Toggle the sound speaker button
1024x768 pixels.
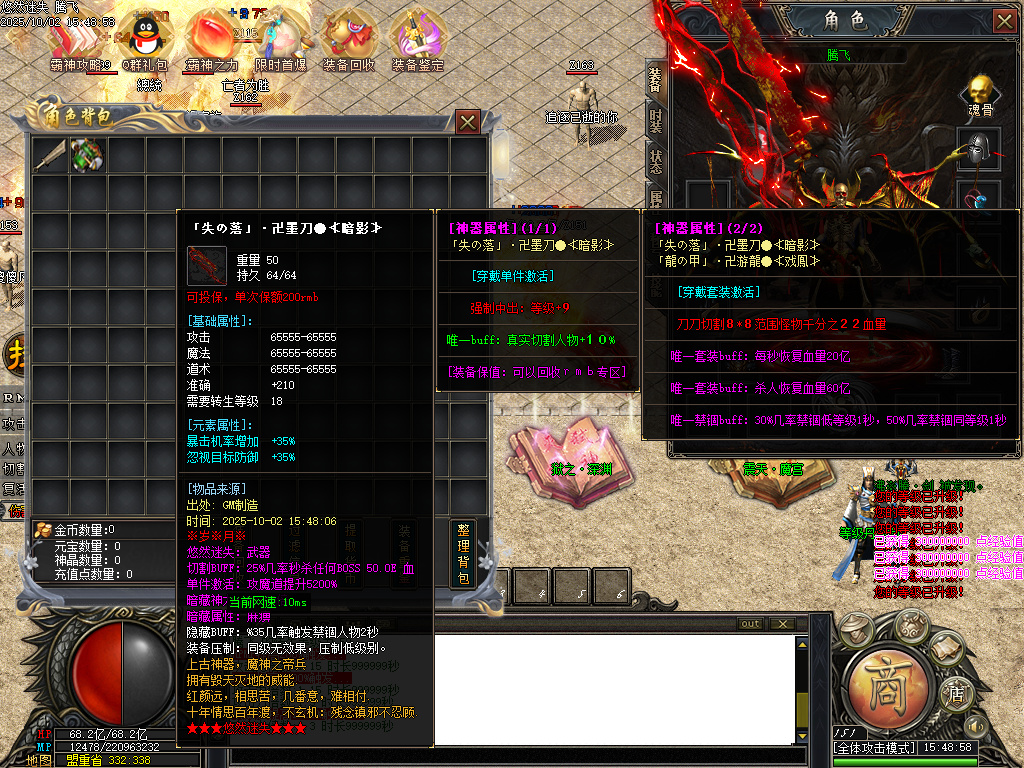click(976, 725)
